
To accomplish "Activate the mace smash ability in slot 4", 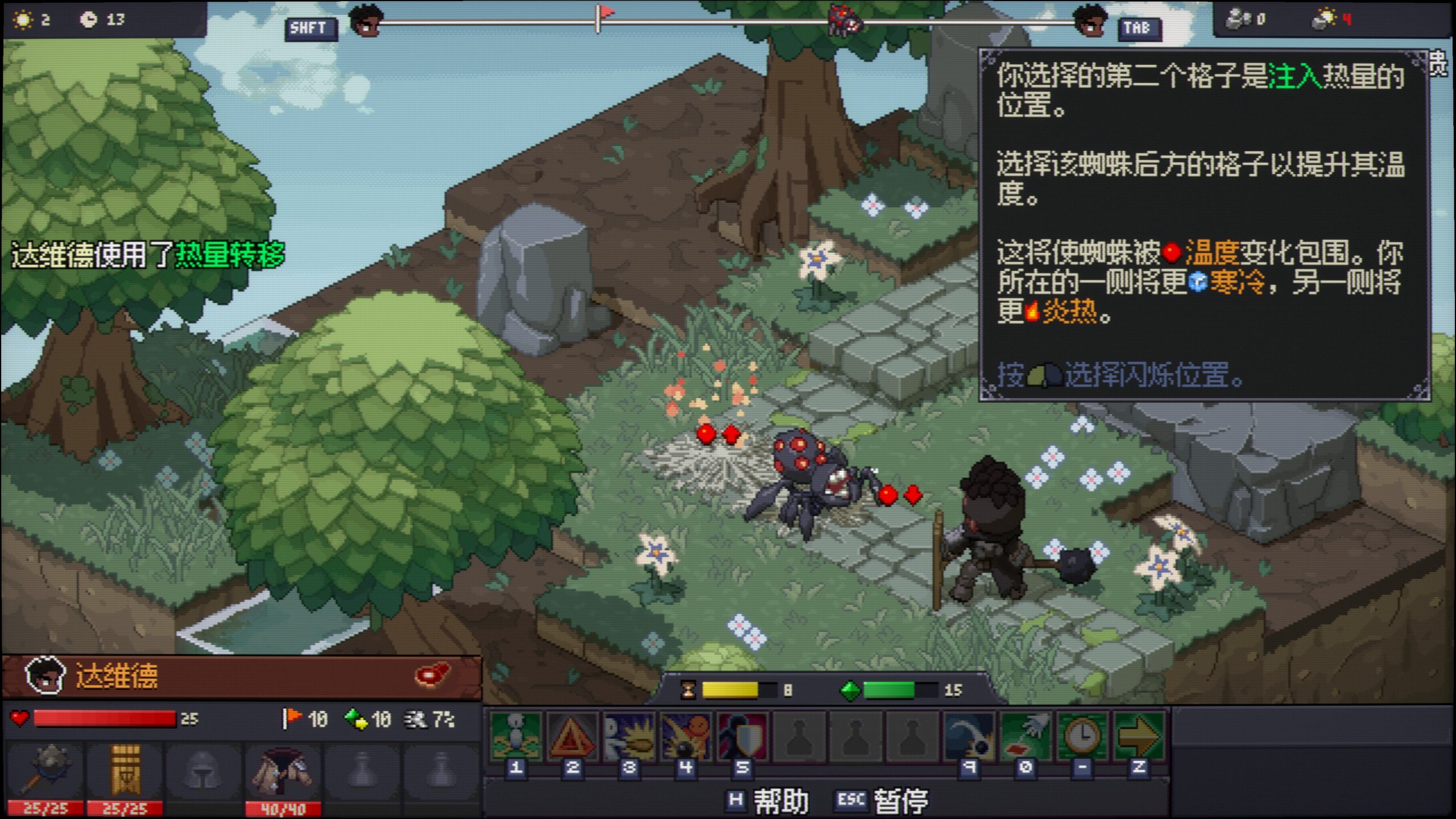I will click(686, 737).
